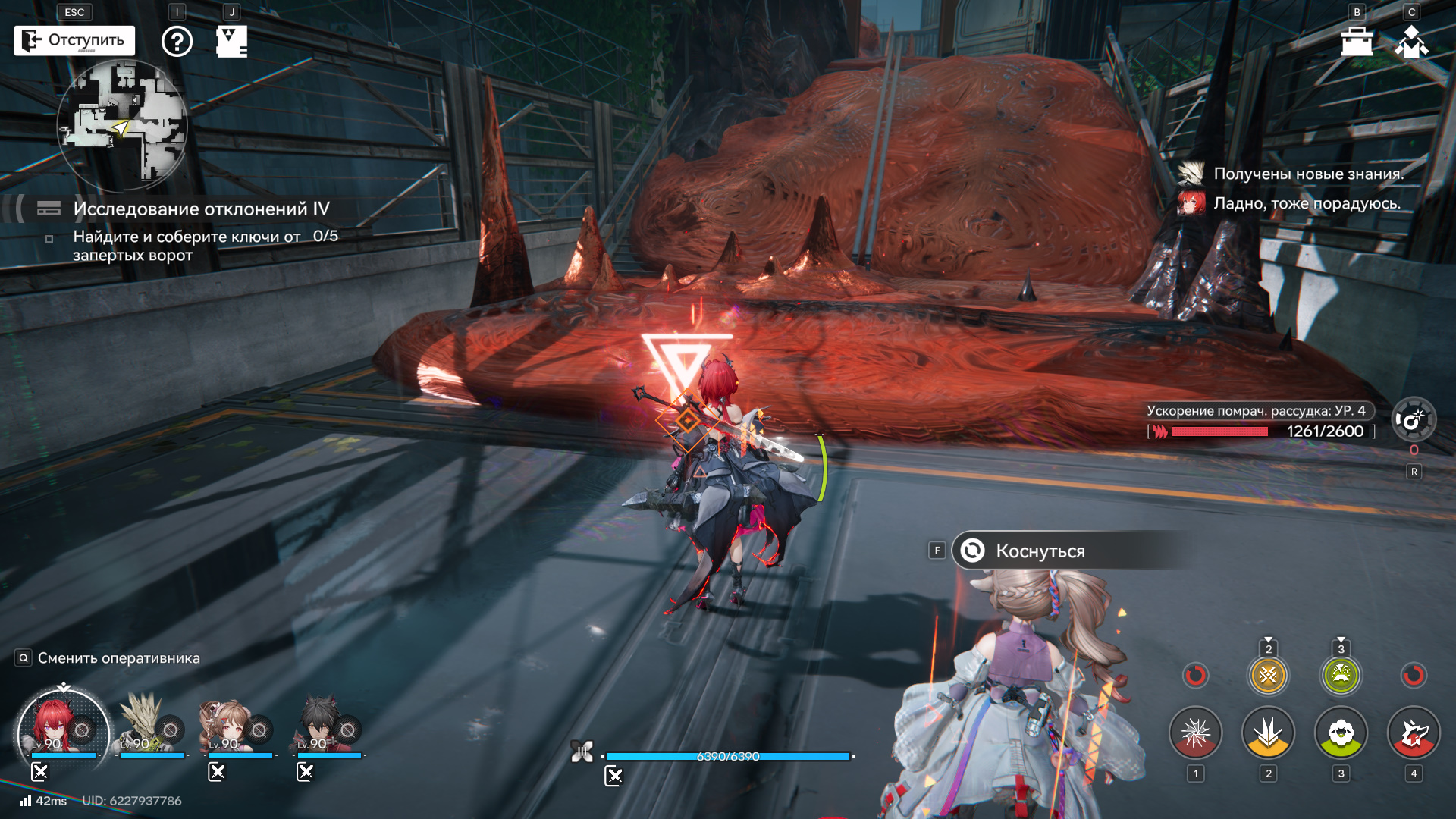Viewport: 1456px width, 819px height.
Task: Open the backpack inventory icon
Action: (1357, 42)
